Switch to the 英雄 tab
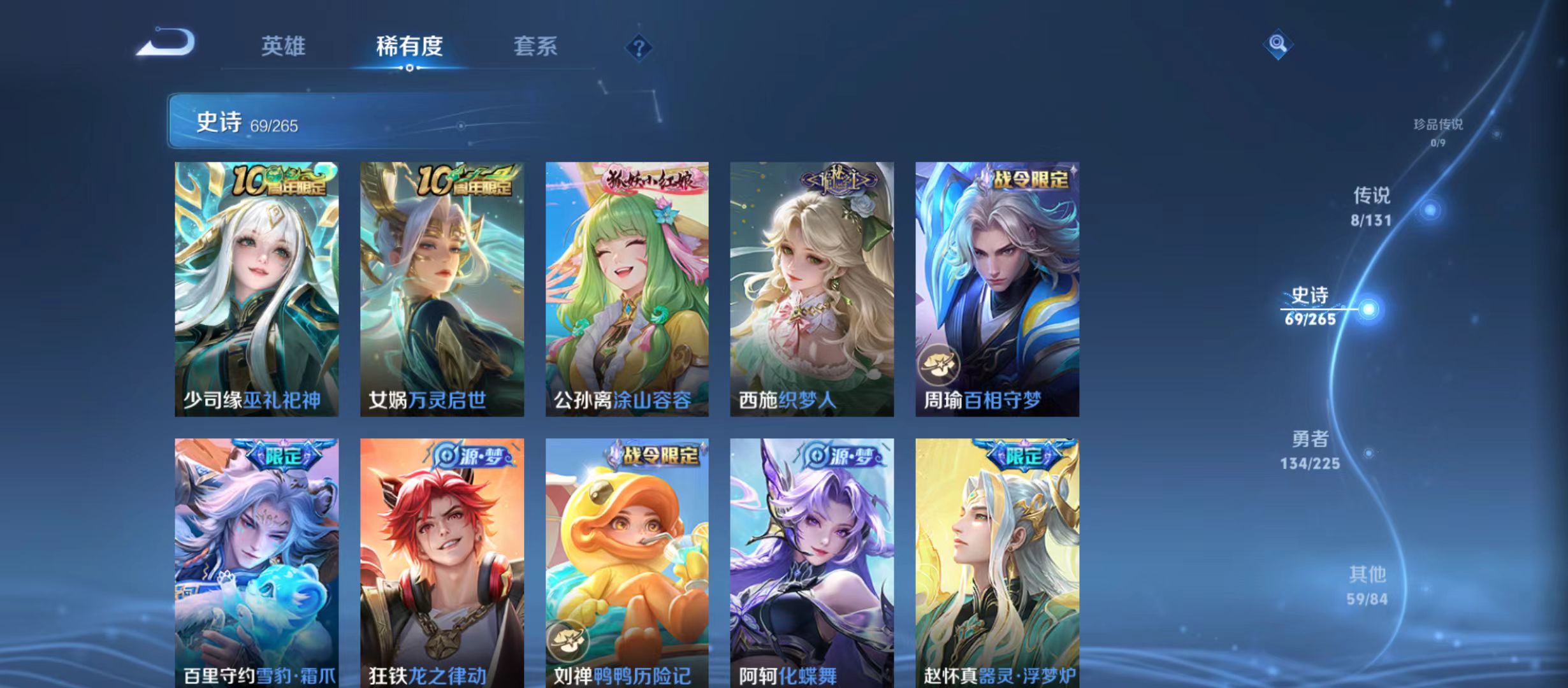The image size is (1568, 688). click(x=283, y=45)
